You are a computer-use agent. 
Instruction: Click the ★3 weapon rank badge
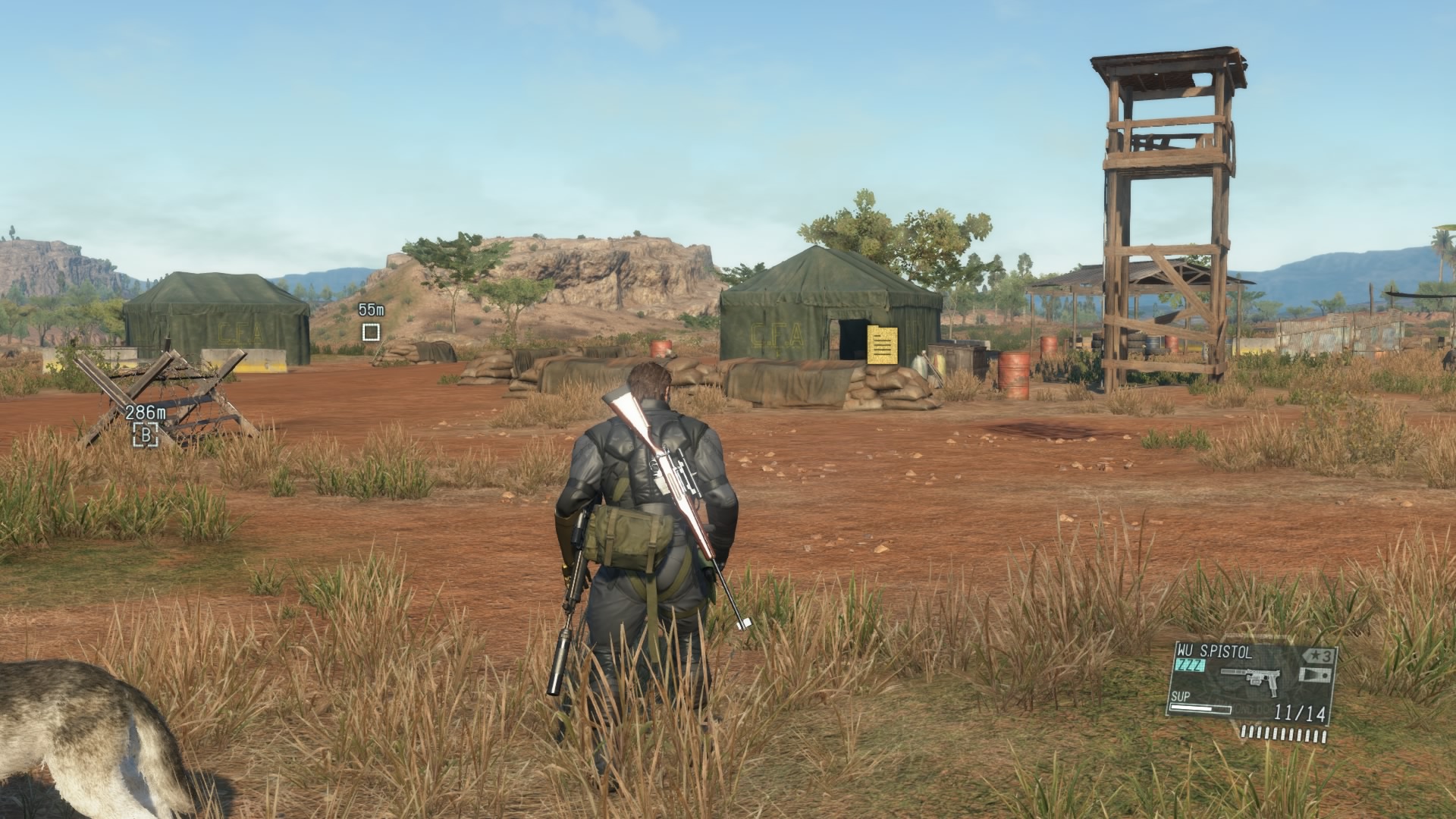[1319, 656]
